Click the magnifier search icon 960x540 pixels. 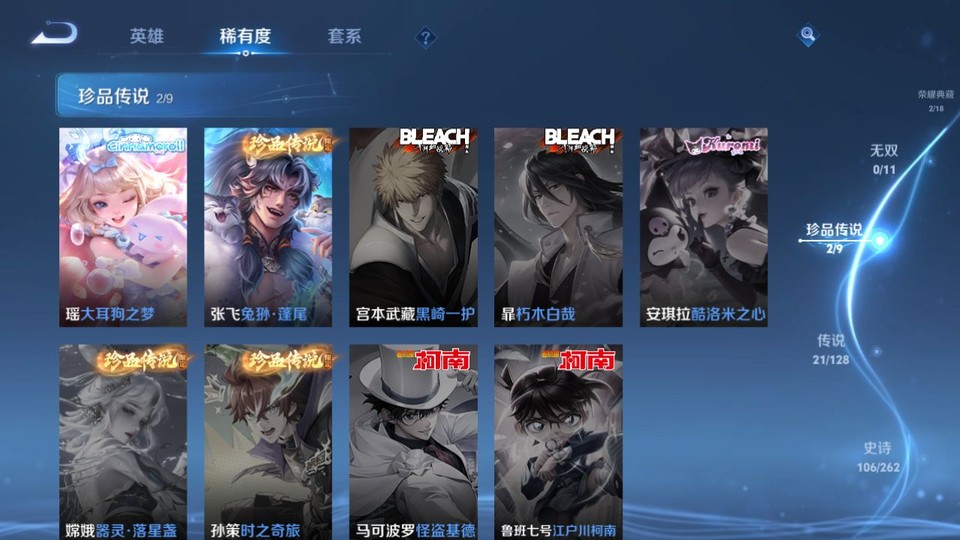tap(807, 36)
